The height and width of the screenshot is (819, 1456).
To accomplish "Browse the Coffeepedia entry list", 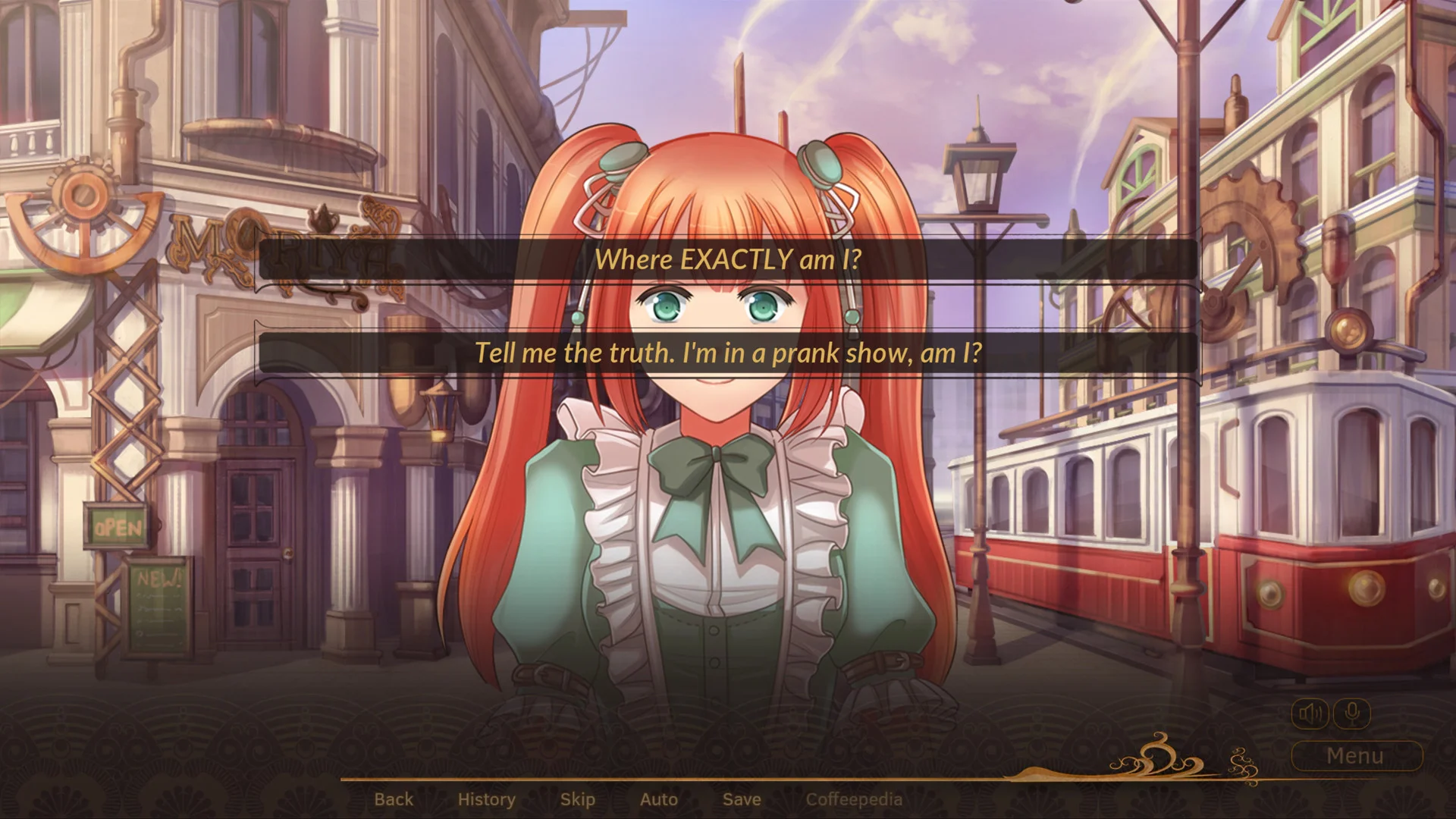I will (855, 799).
